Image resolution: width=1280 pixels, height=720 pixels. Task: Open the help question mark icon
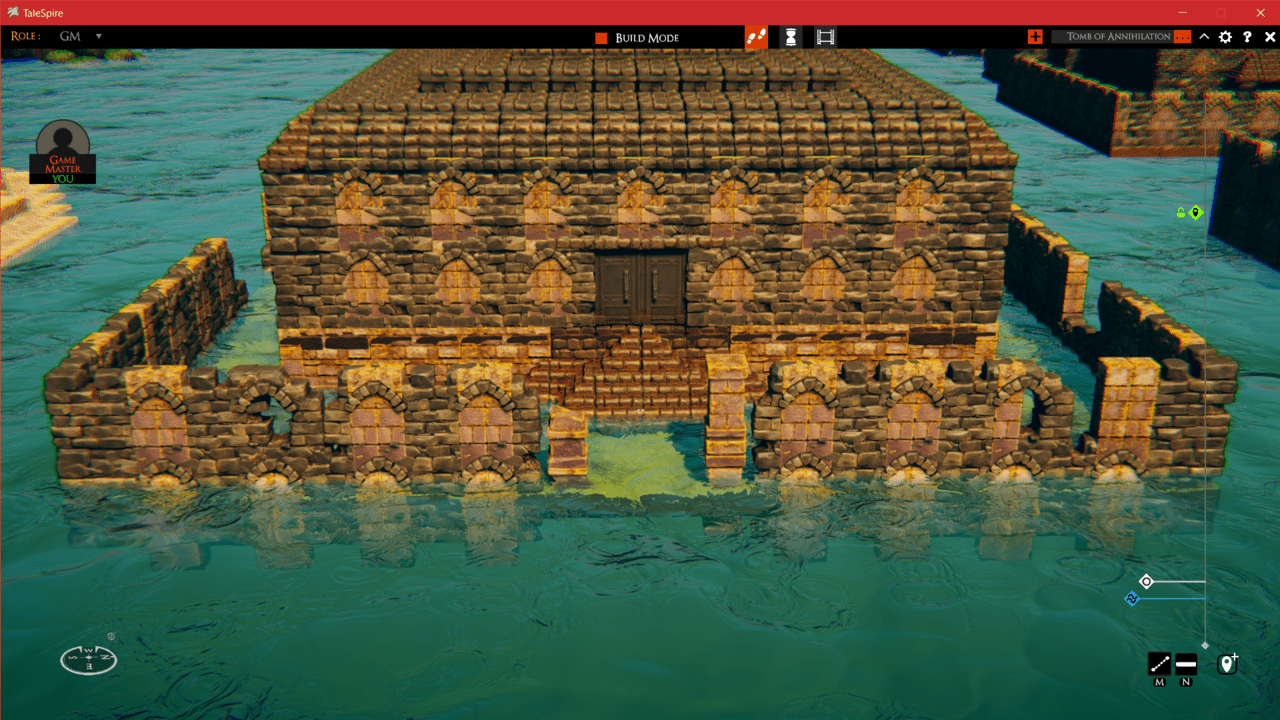point(1246,36)
